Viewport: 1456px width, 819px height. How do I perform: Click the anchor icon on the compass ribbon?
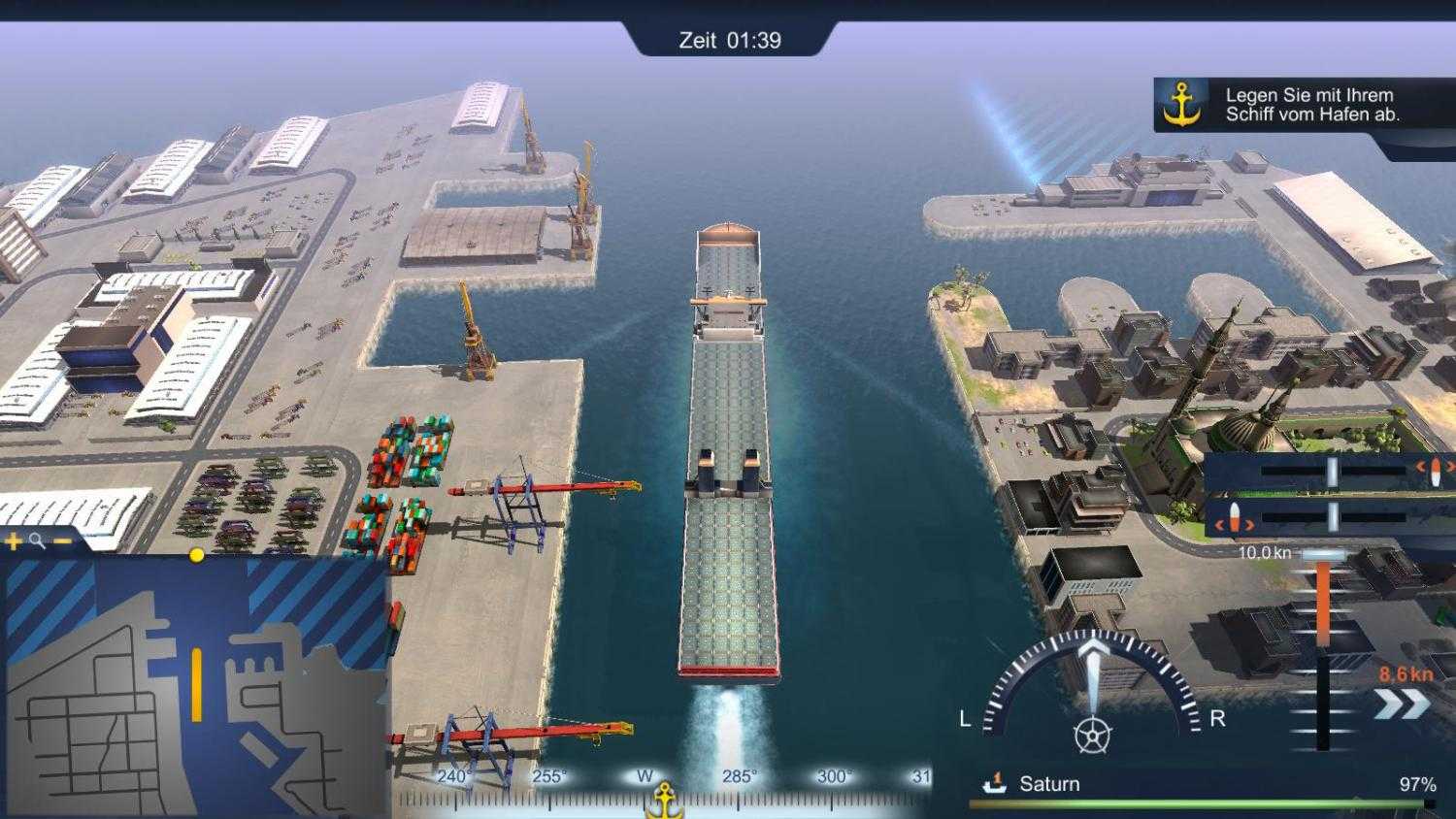click(x=663, y=800)
